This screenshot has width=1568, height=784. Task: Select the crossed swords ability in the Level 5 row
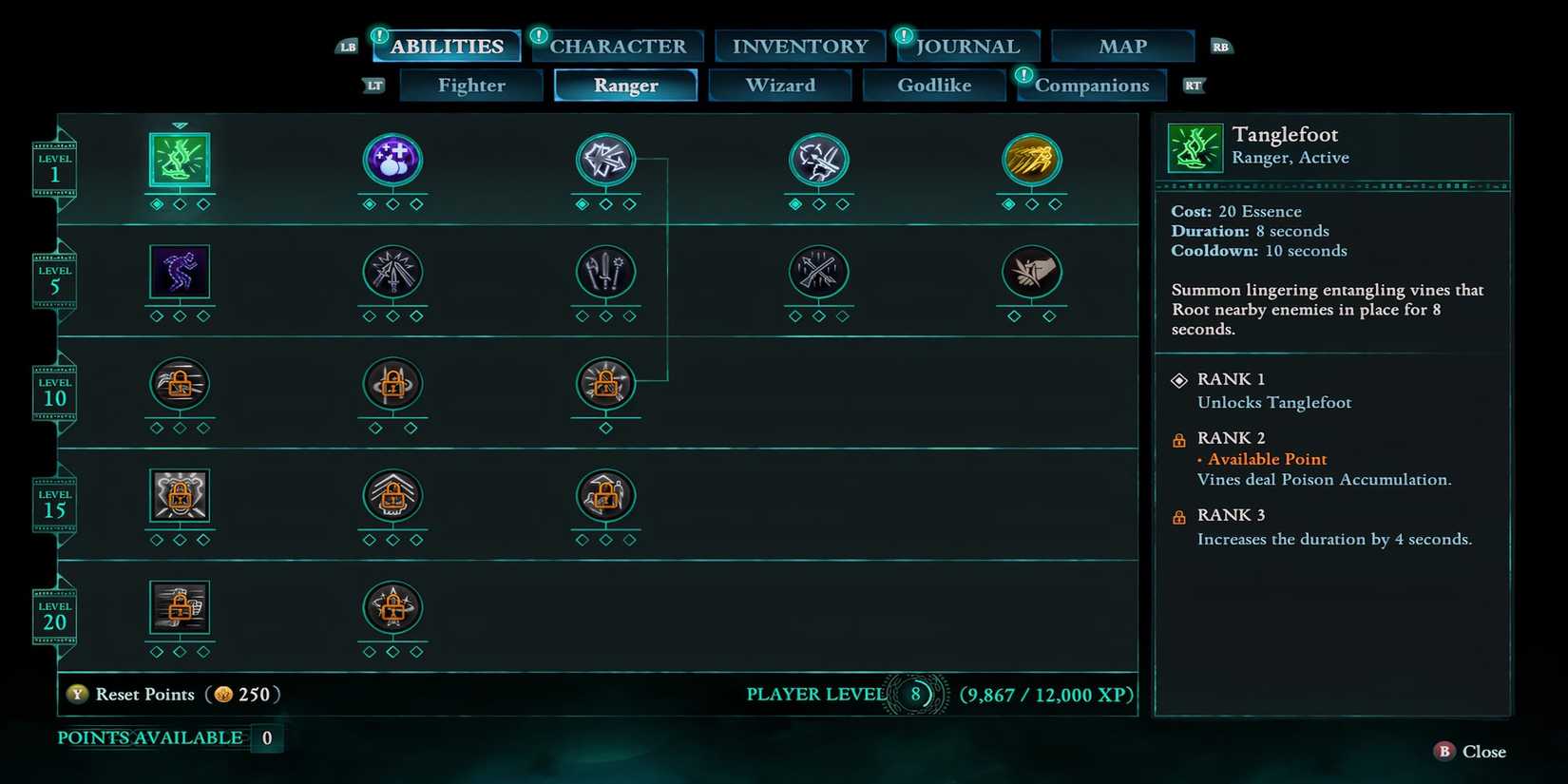(x=392, y=274)
